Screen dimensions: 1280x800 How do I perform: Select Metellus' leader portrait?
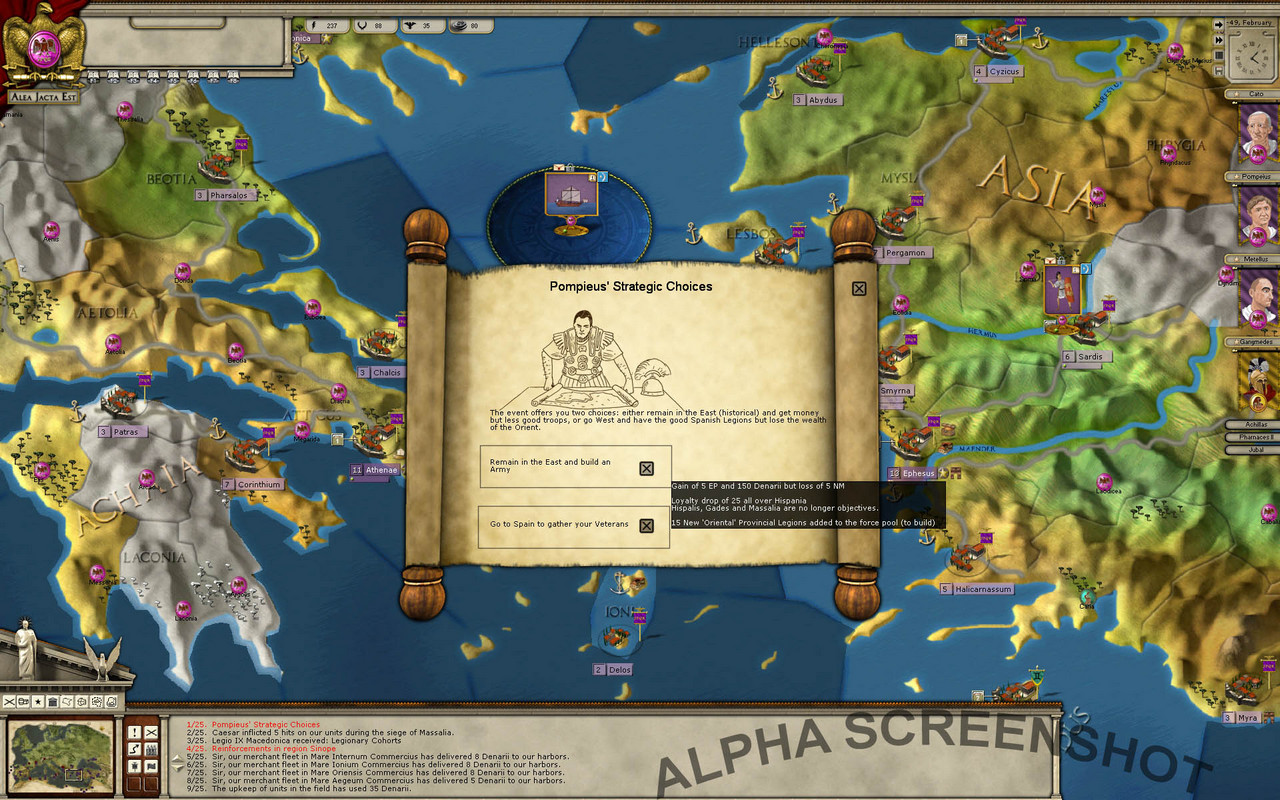click(1258, 299)
